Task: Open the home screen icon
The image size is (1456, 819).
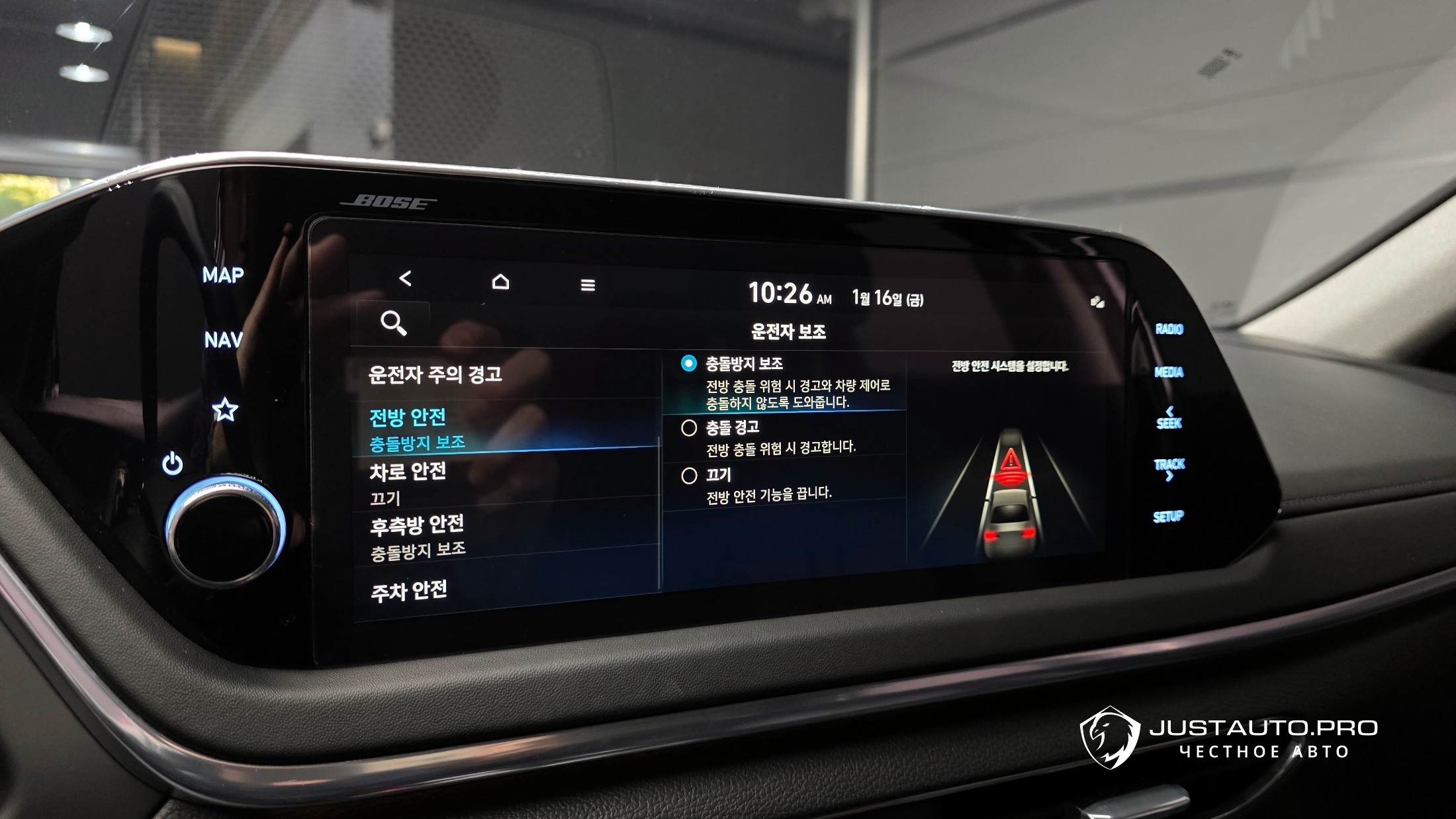Action: click(501, 282)
